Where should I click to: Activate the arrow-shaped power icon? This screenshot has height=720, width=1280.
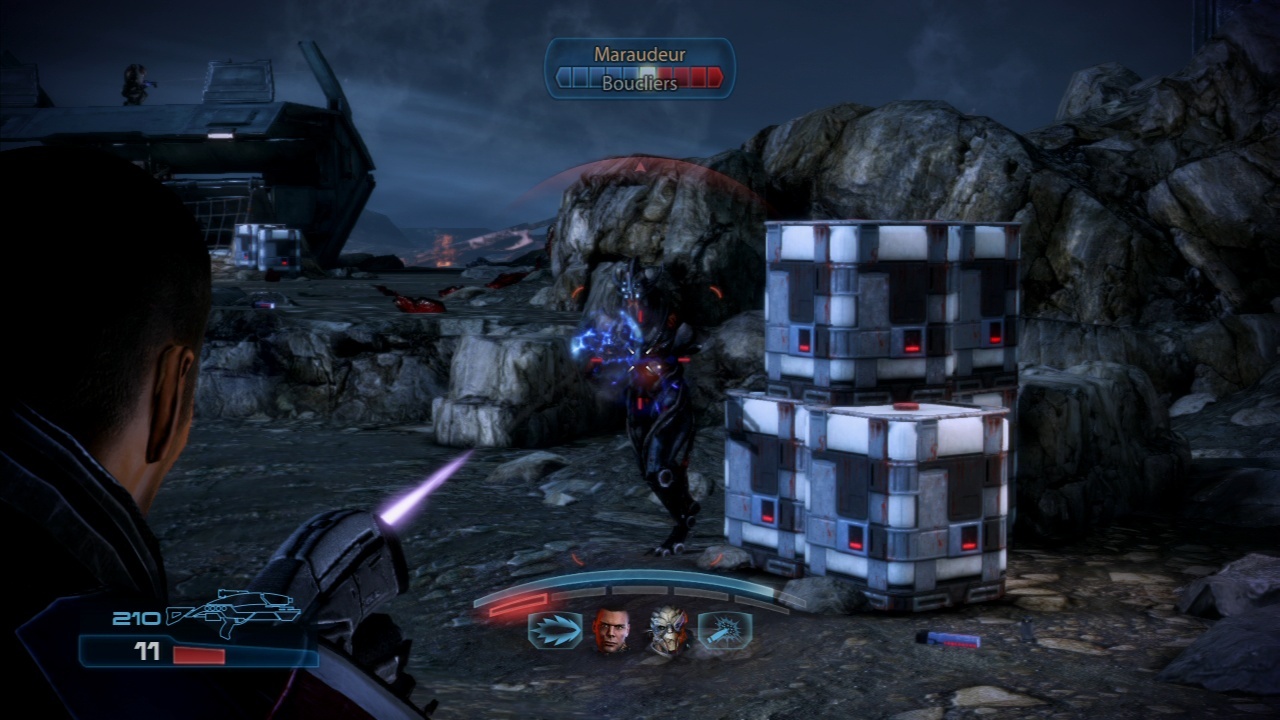pyautogui.click(x=555, y=631)
